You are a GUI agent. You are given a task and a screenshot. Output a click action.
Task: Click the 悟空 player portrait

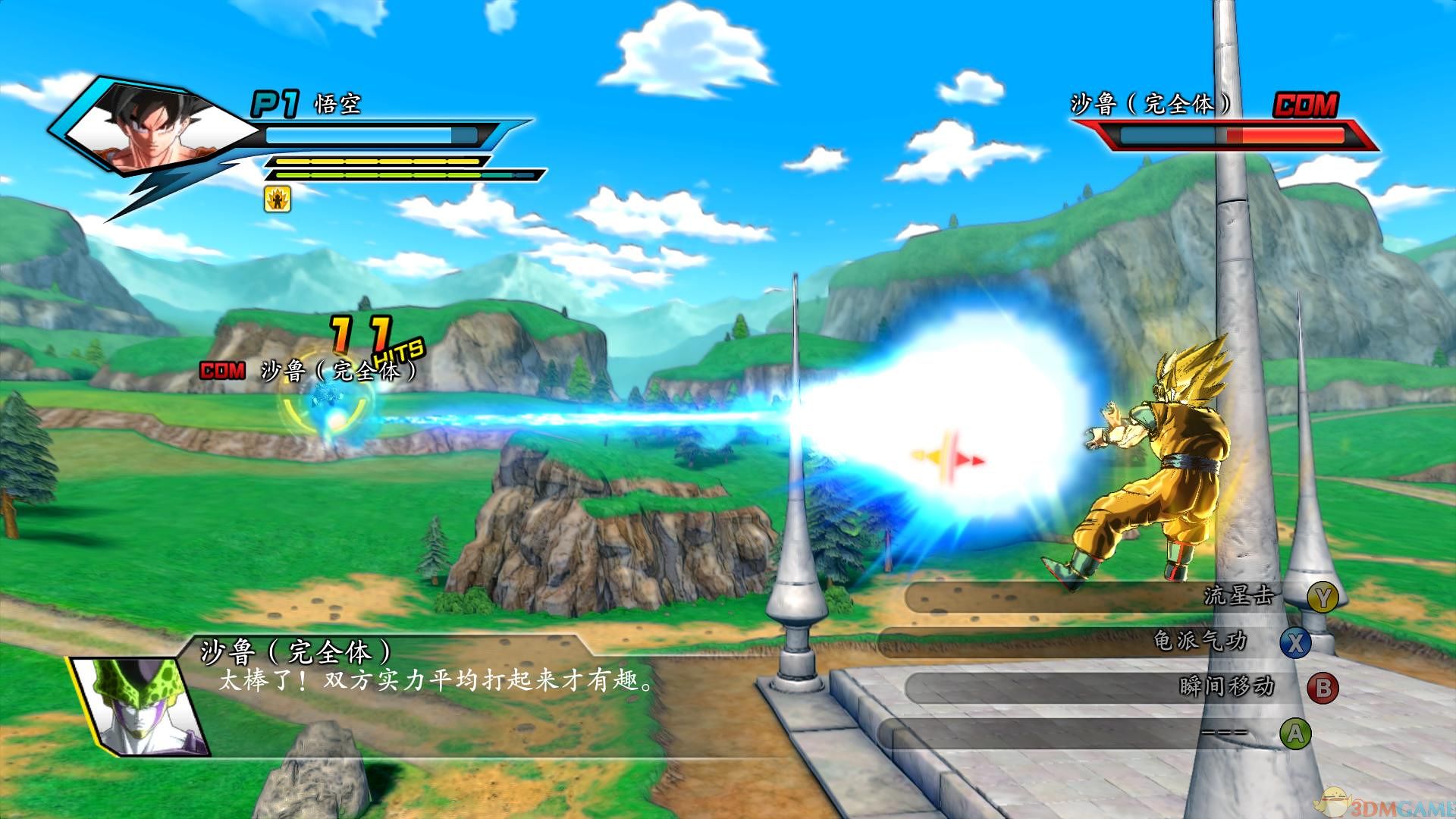152,129
